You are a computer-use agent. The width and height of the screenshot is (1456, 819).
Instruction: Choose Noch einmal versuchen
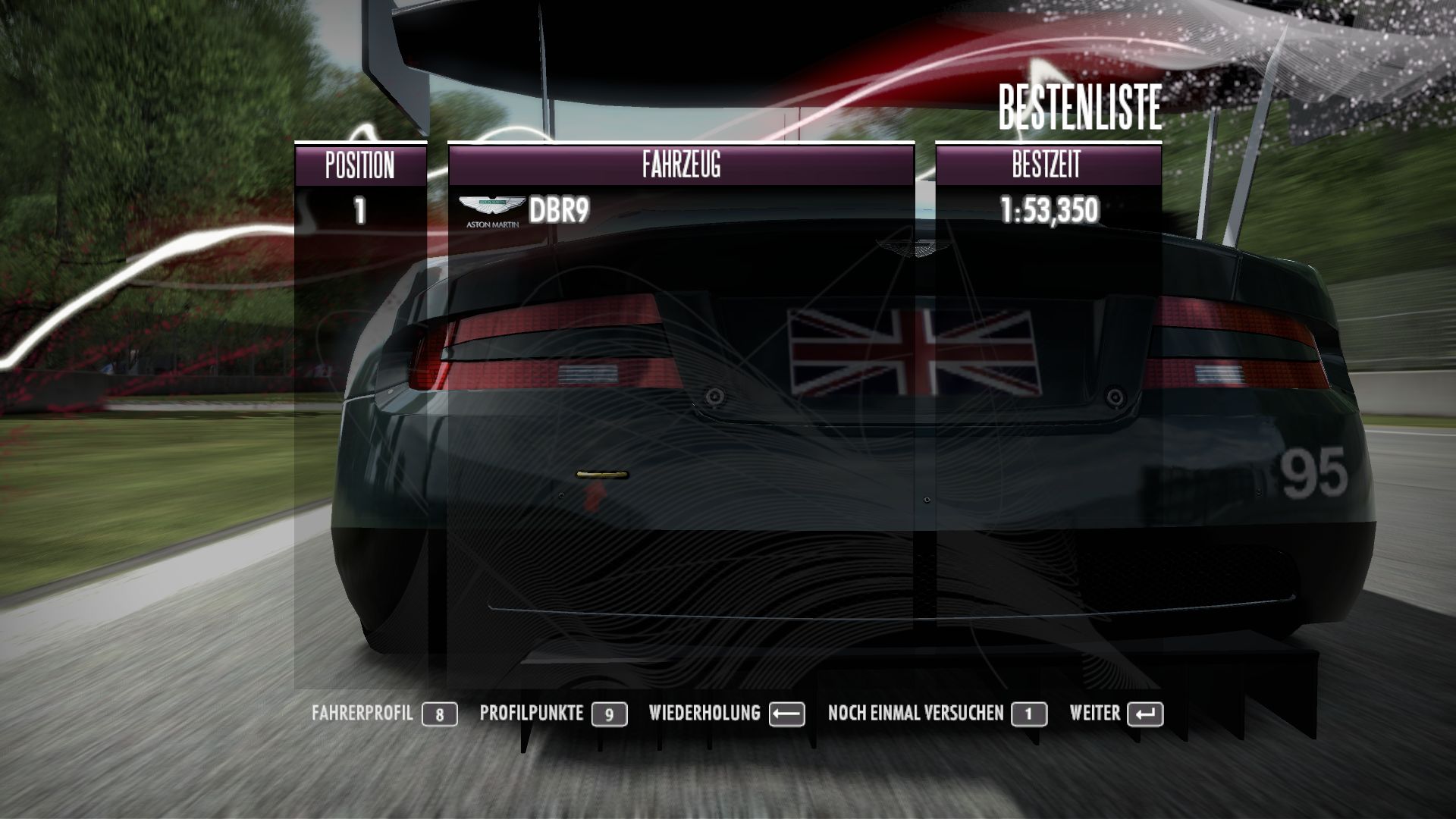tap(937, 714)
